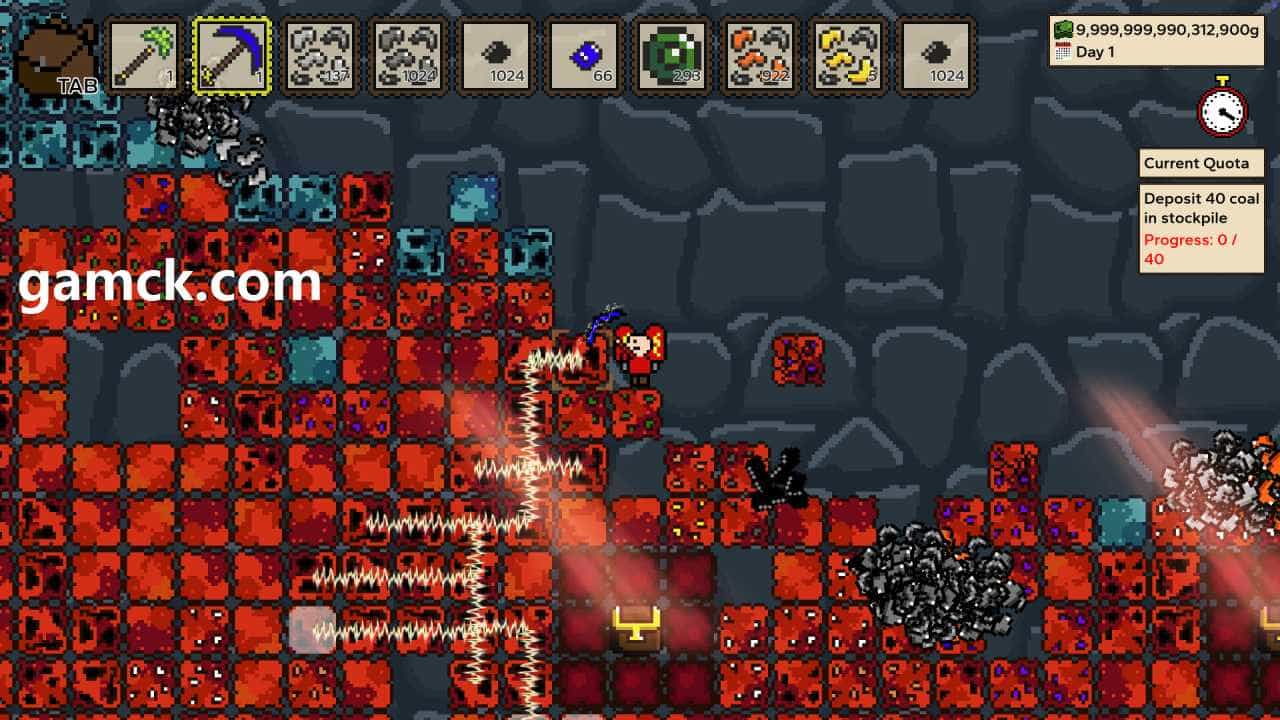
Task: Open the coal deposit quota objective
Action: 1201,229
